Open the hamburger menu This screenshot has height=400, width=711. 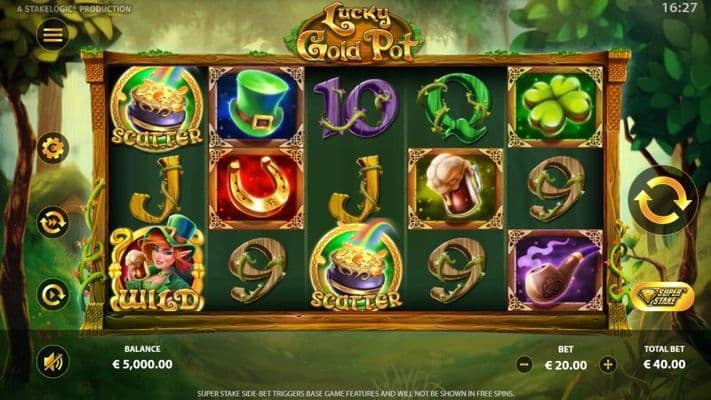tap(53, 35)
